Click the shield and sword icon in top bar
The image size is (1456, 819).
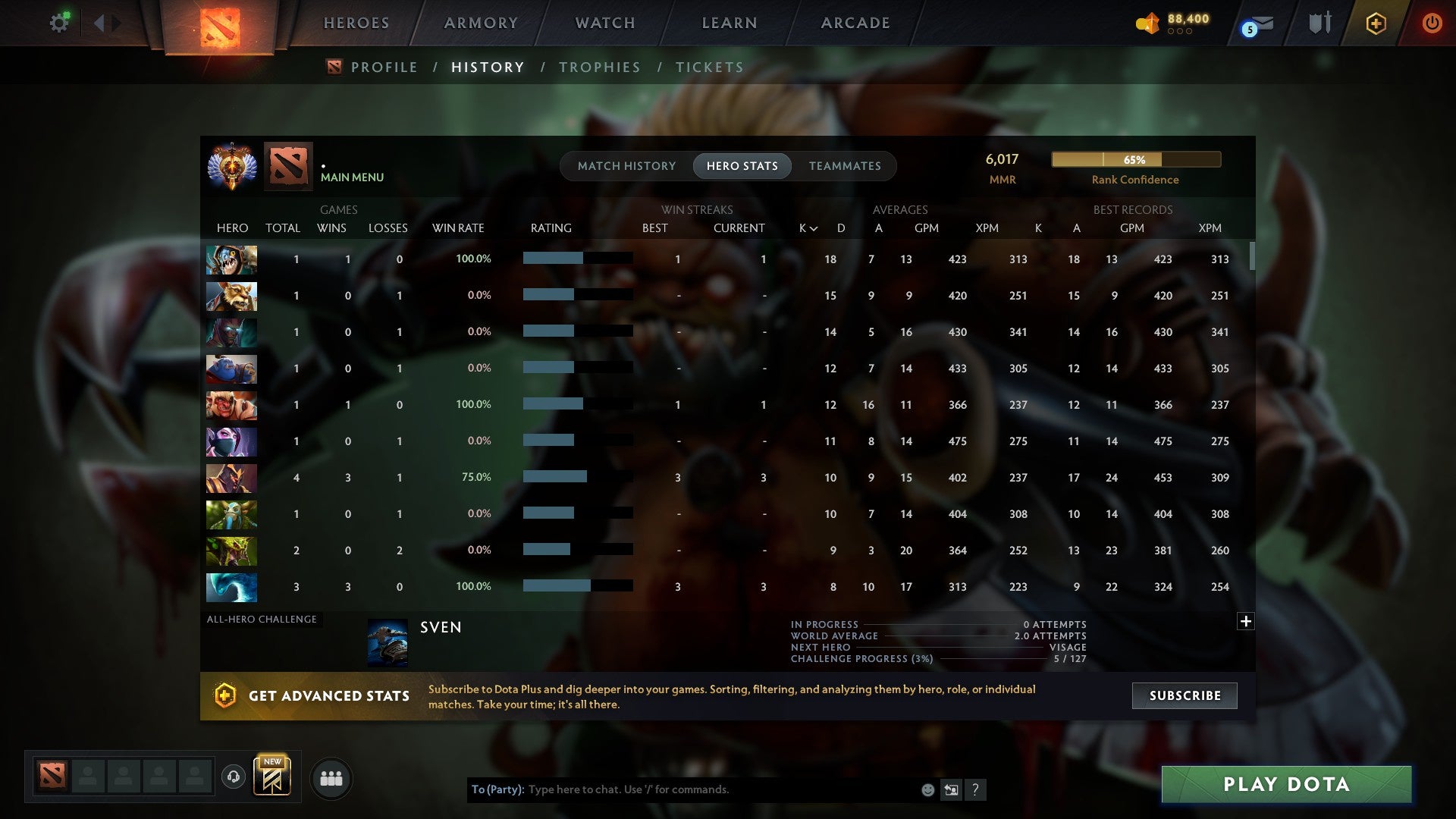pyautogui.click(x=1319, y=23)
